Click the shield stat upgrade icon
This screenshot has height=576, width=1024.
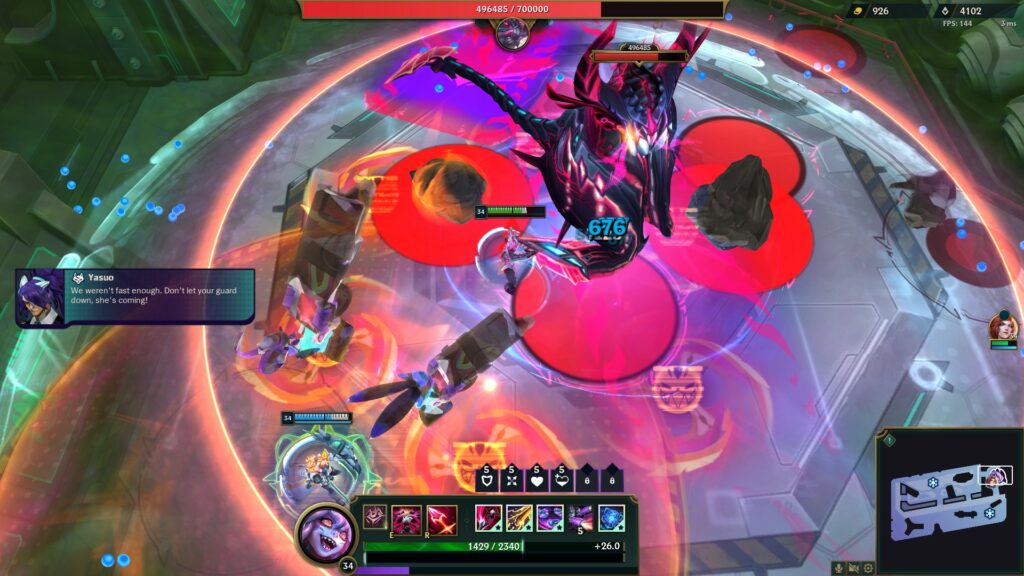point(486,481)
